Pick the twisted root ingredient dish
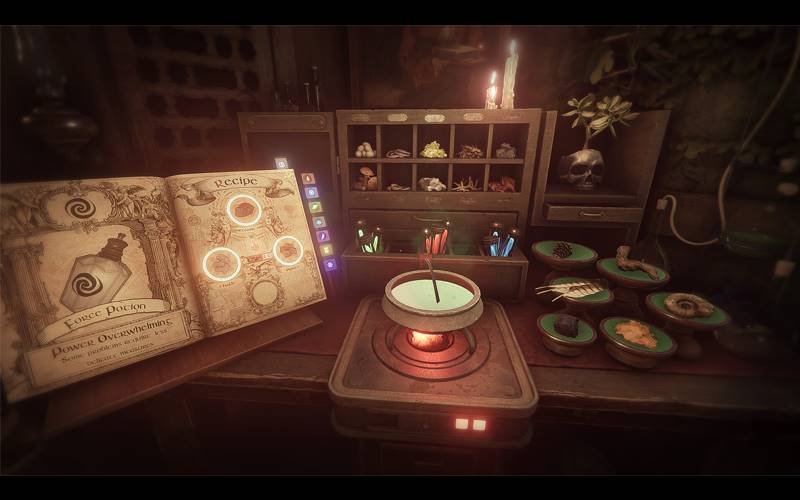The width and height of the screenshot is (800, 500). coord(635,266)
